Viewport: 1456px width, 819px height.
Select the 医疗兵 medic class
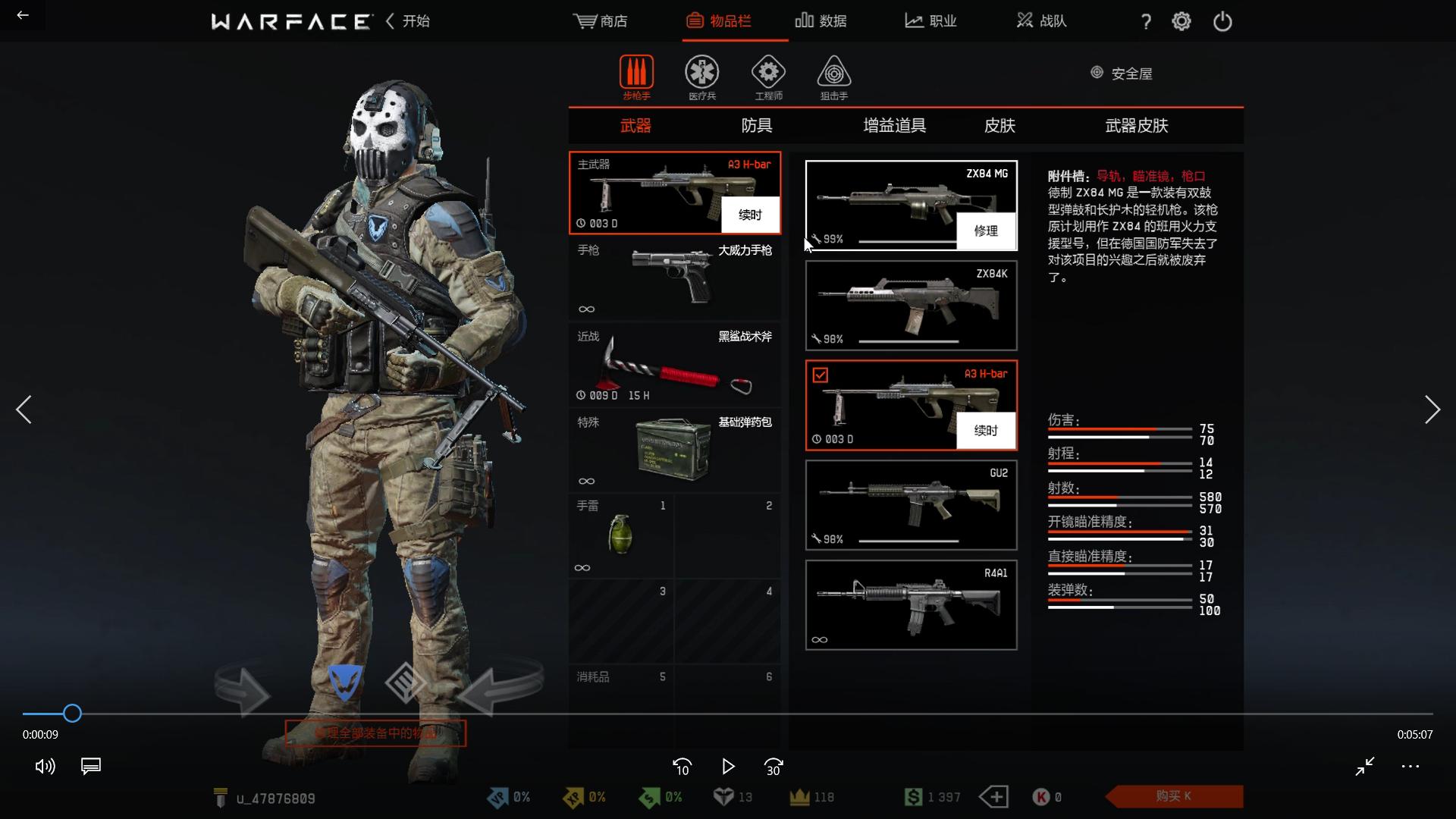(701, 77)
